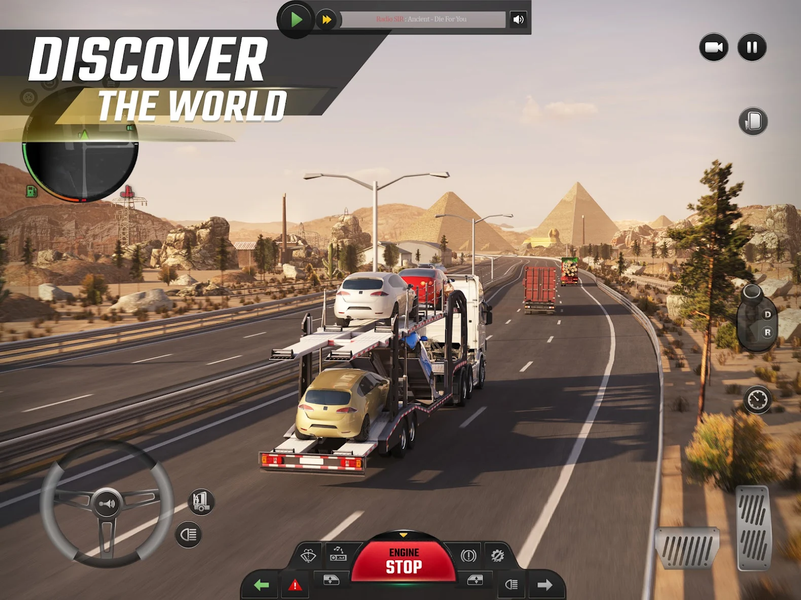Toggle the headlights in the bottom bar
Image resolution: width=801 pixels, height=600 pixels.
[x=510, y=584]
